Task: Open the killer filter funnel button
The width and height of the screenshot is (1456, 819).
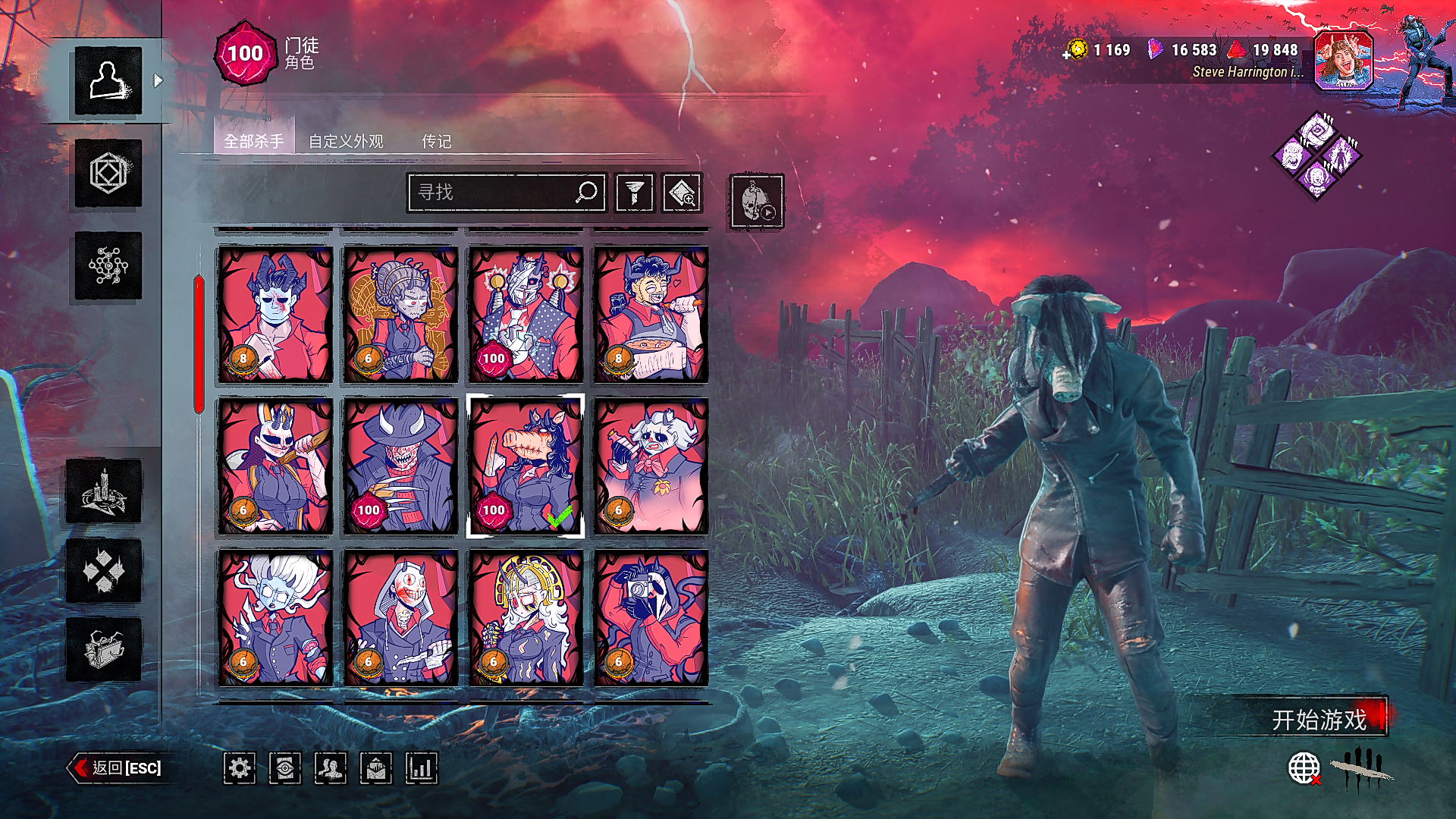Action: (x=635, y=193)
